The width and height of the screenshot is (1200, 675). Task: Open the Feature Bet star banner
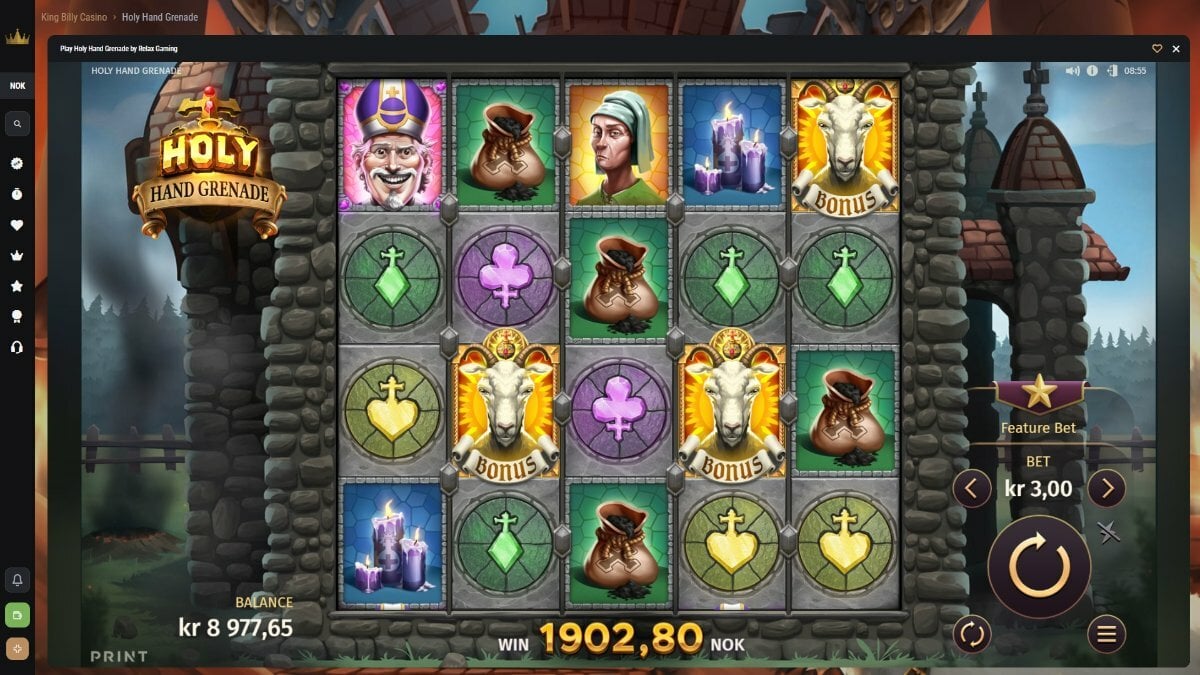pyautogui.click(x=1039, y=394)
